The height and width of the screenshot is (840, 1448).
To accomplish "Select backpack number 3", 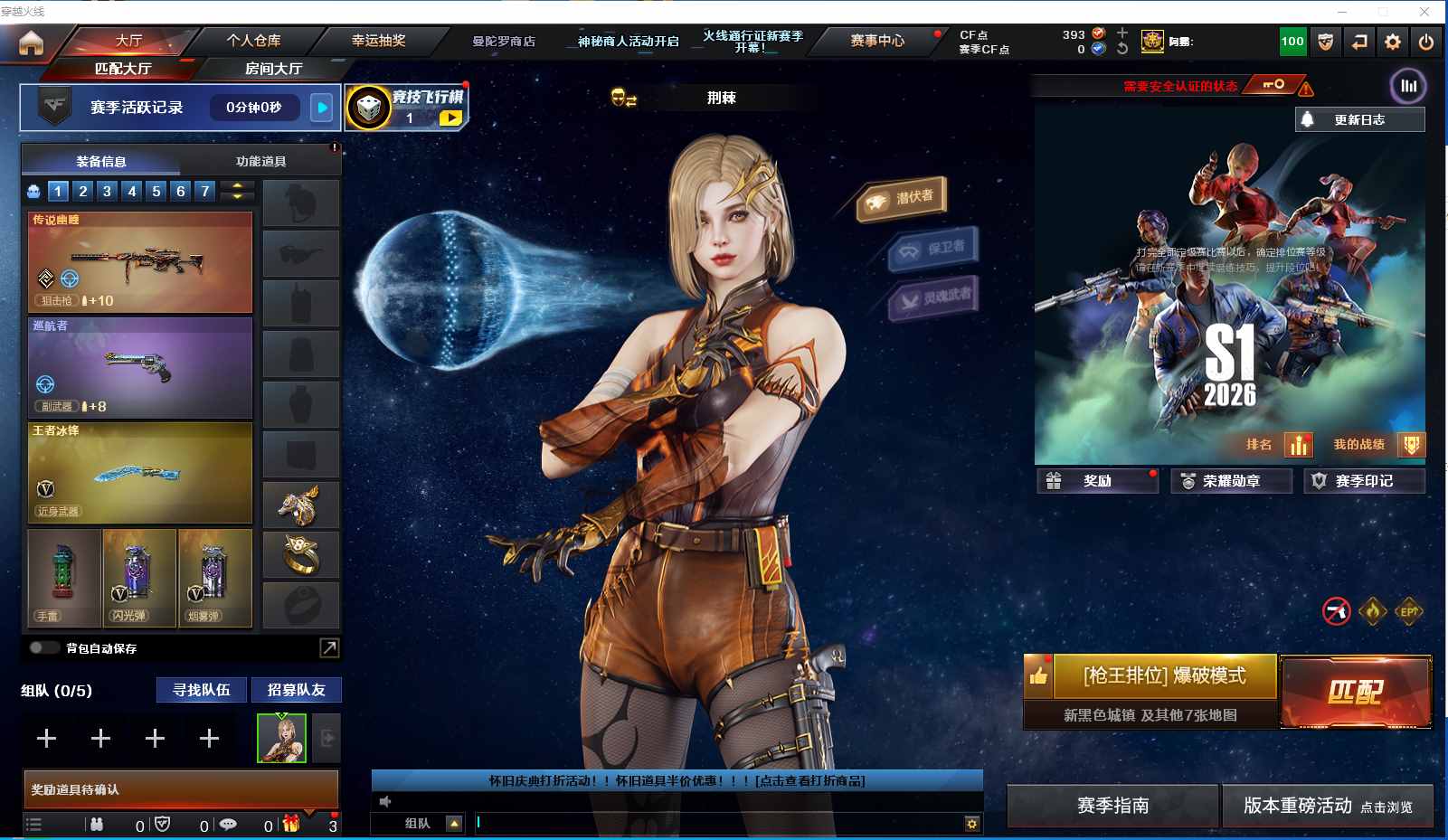I will [x=108, y=191].
